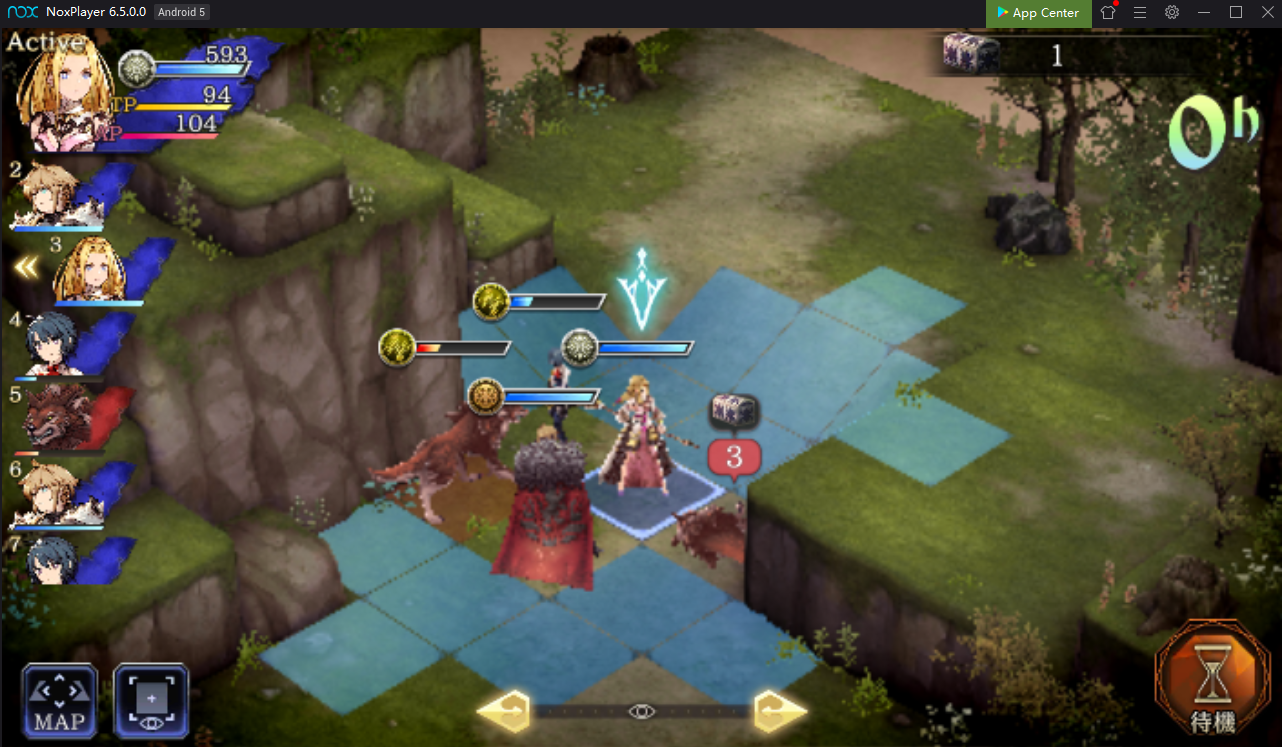Open NoxPlayer settings gear
The image size is (1282, 747).
[1172, 13]
